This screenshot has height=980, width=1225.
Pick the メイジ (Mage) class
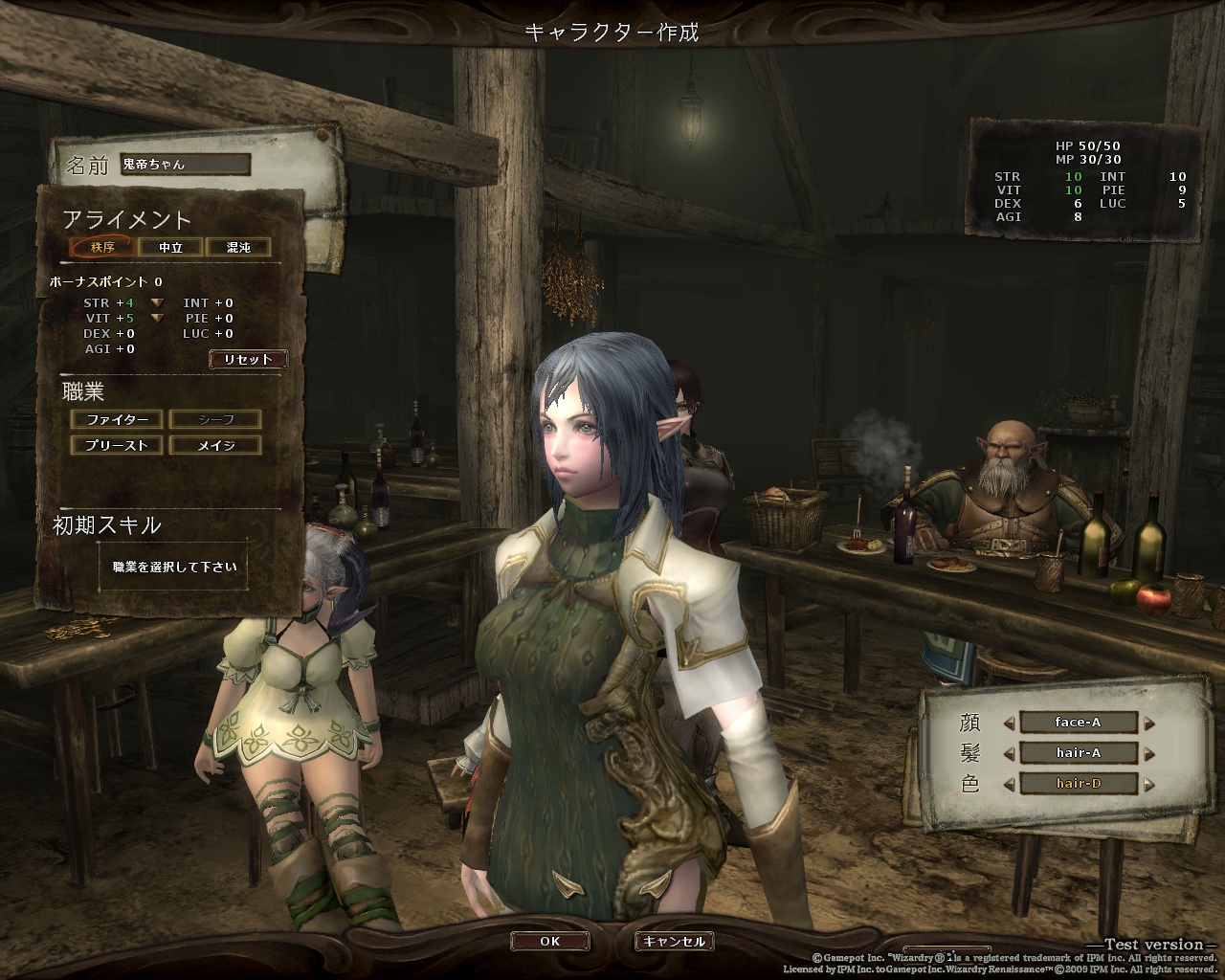(215, 445)
